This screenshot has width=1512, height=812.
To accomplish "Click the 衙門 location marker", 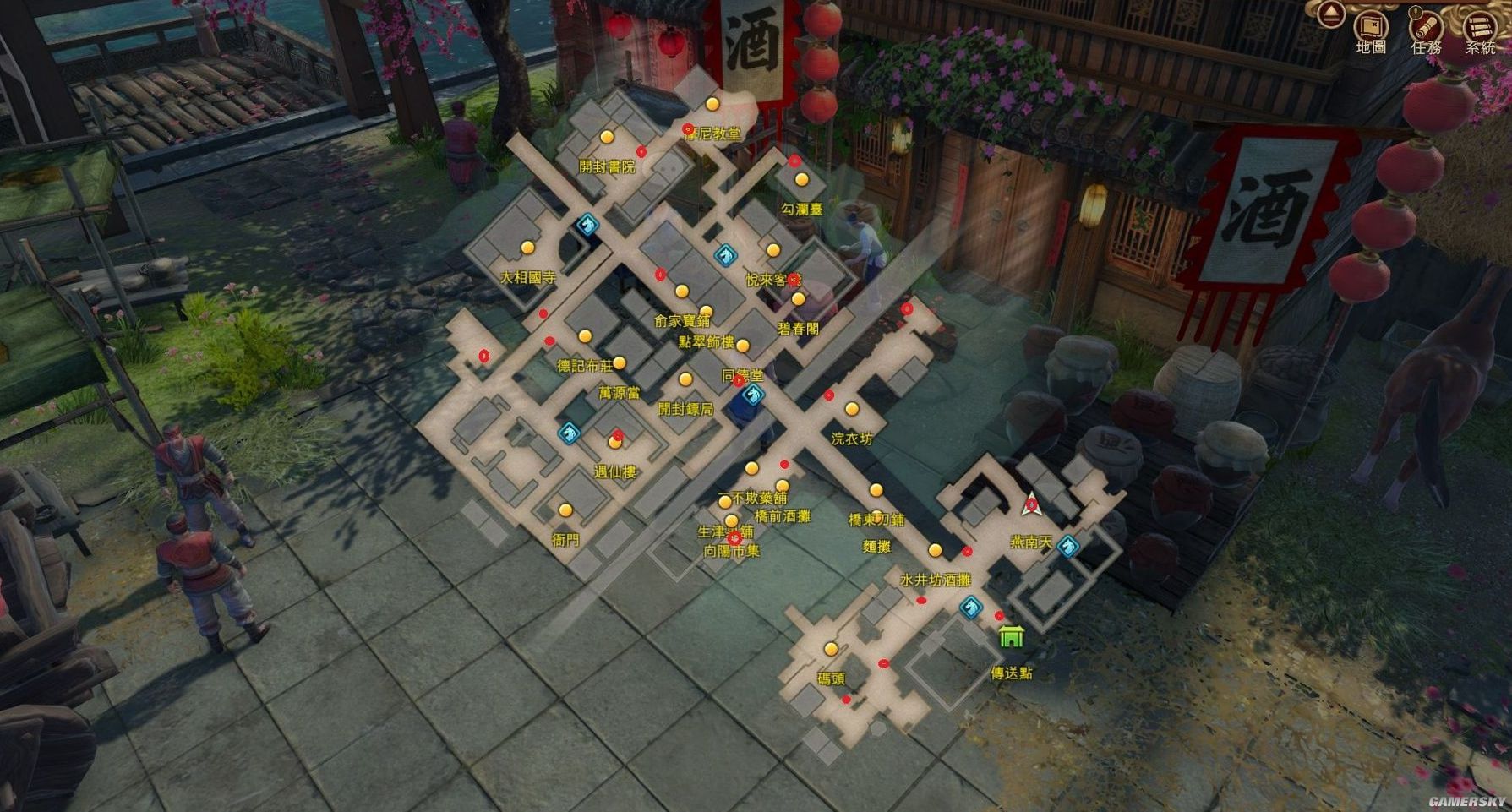I will point(565,510).
